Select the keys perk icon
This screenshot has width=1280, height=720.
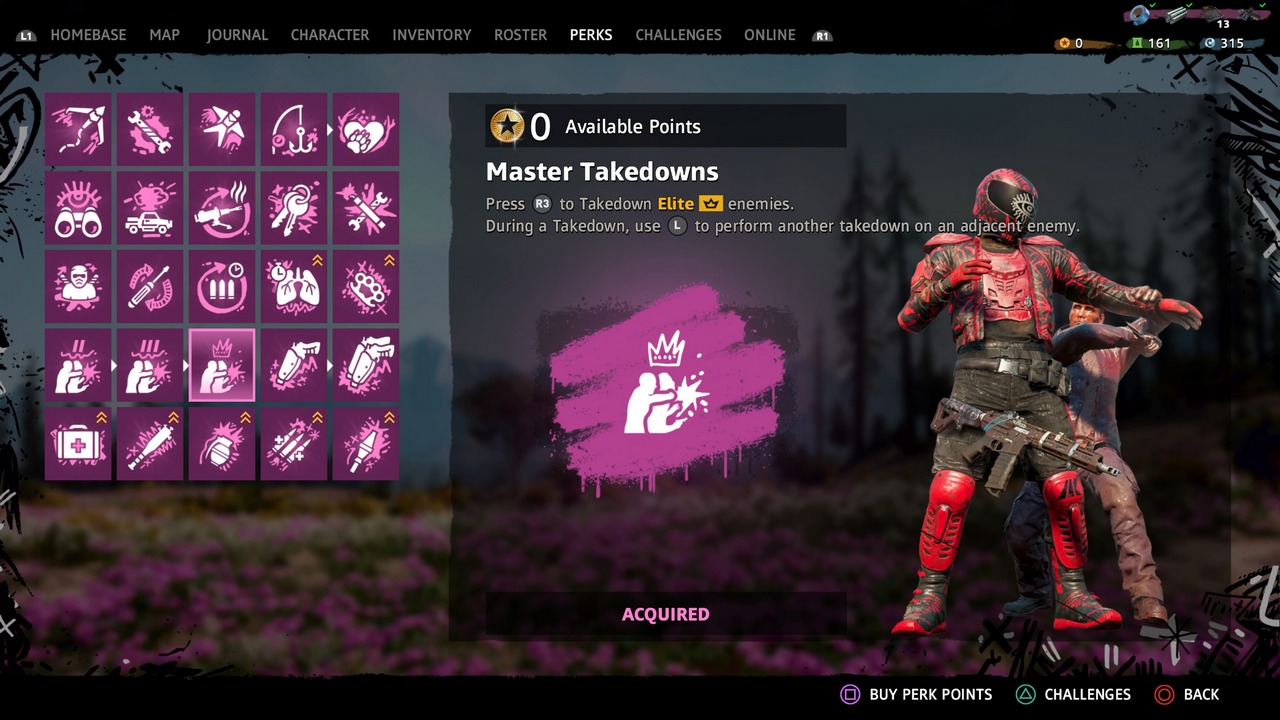point(294,208)
